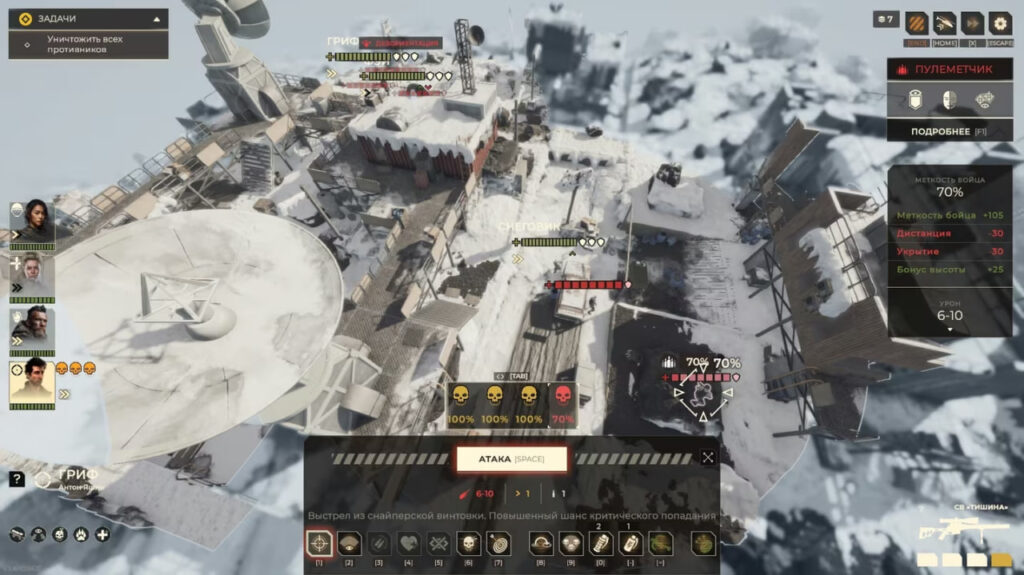Activate the overwatch eye ability
1024x575 pixels.
tap(349, 543)
